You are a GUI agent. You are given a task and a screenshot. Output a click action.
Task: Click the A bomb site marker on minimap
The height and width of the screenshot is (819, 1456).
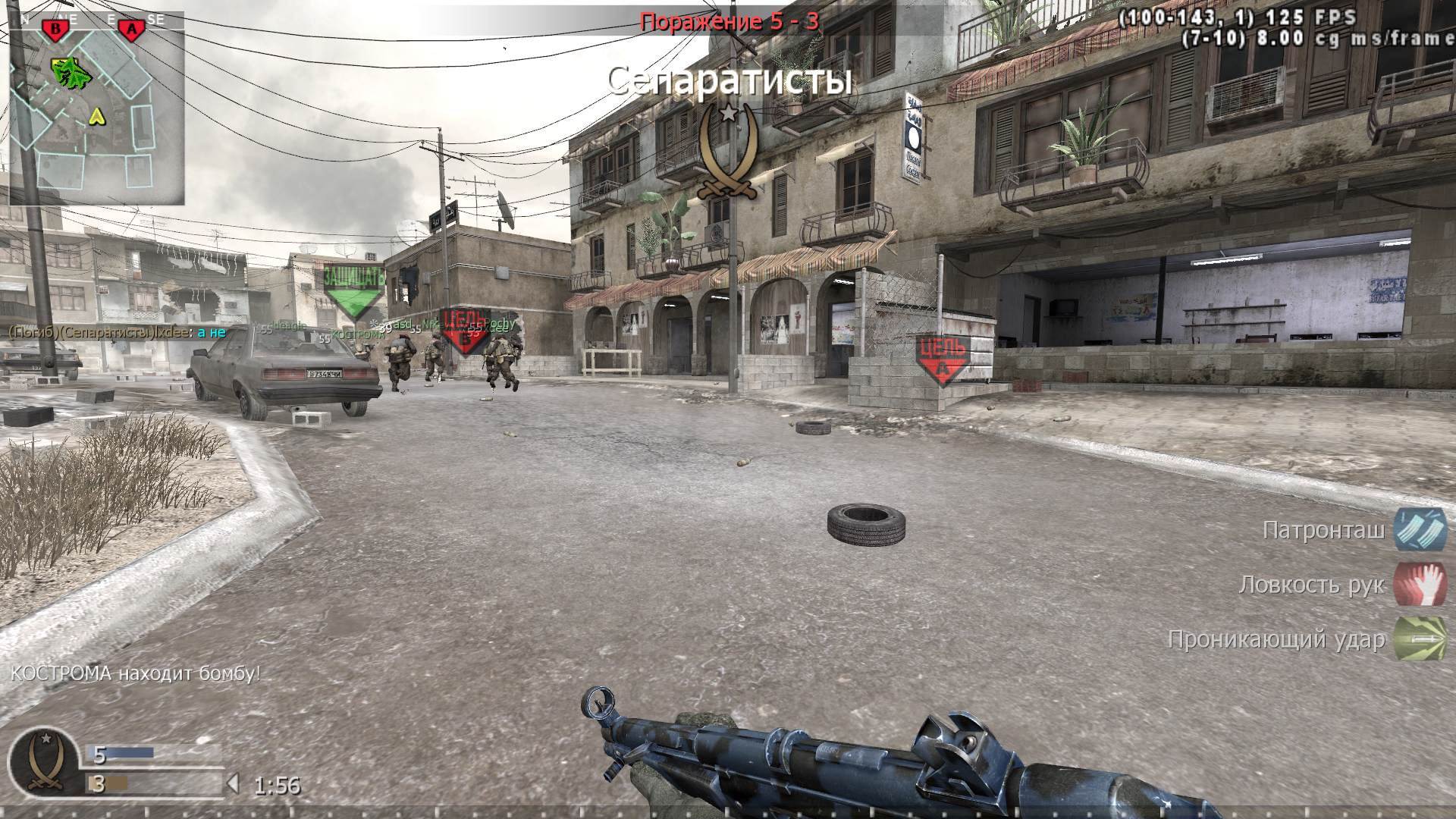[132, 30]
